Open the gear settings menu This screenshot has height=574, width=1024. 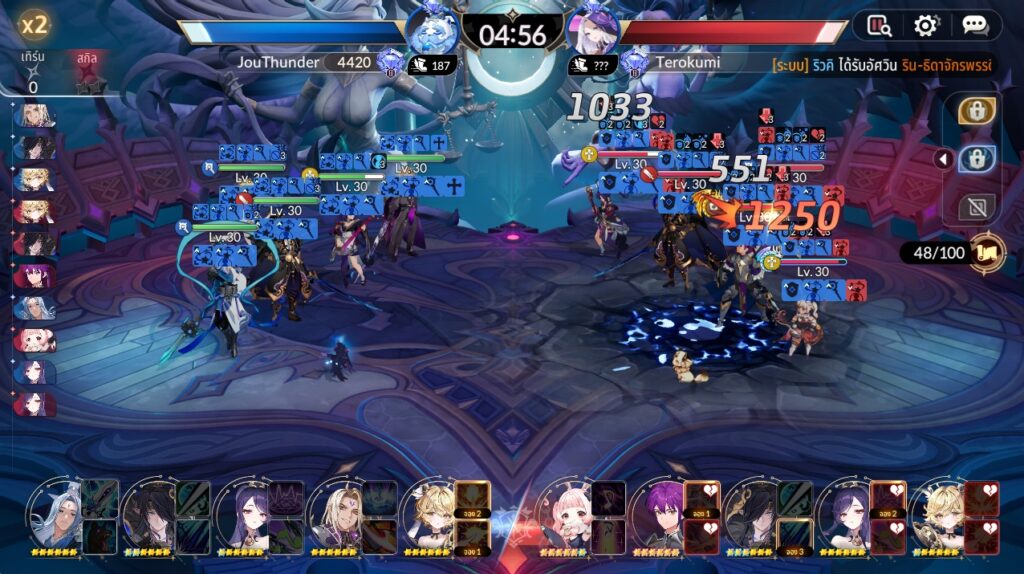pyautogui.click(x=927, y=25)
